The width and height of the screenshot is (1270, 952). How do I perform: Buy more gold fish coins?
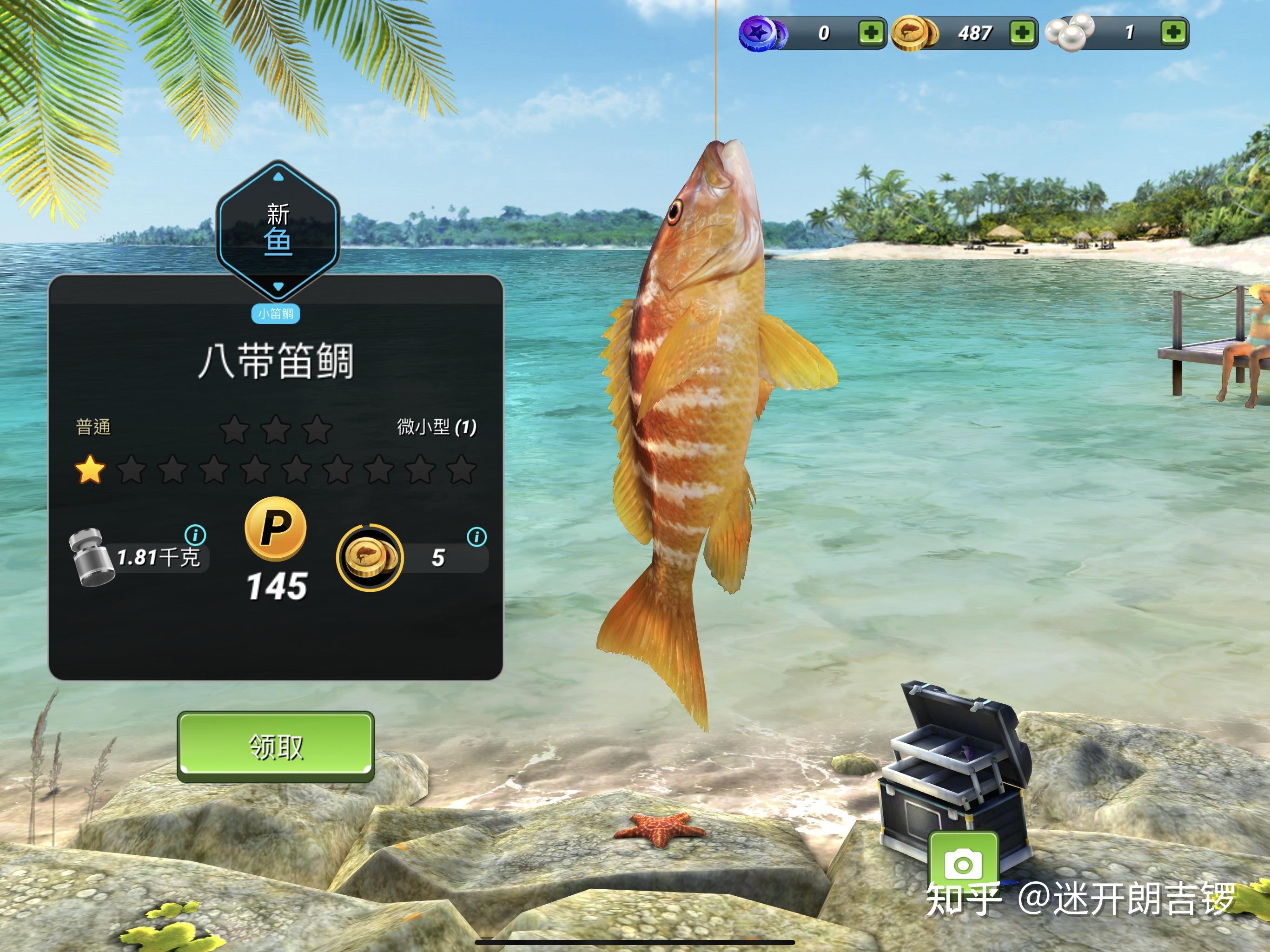[1022, 32]
